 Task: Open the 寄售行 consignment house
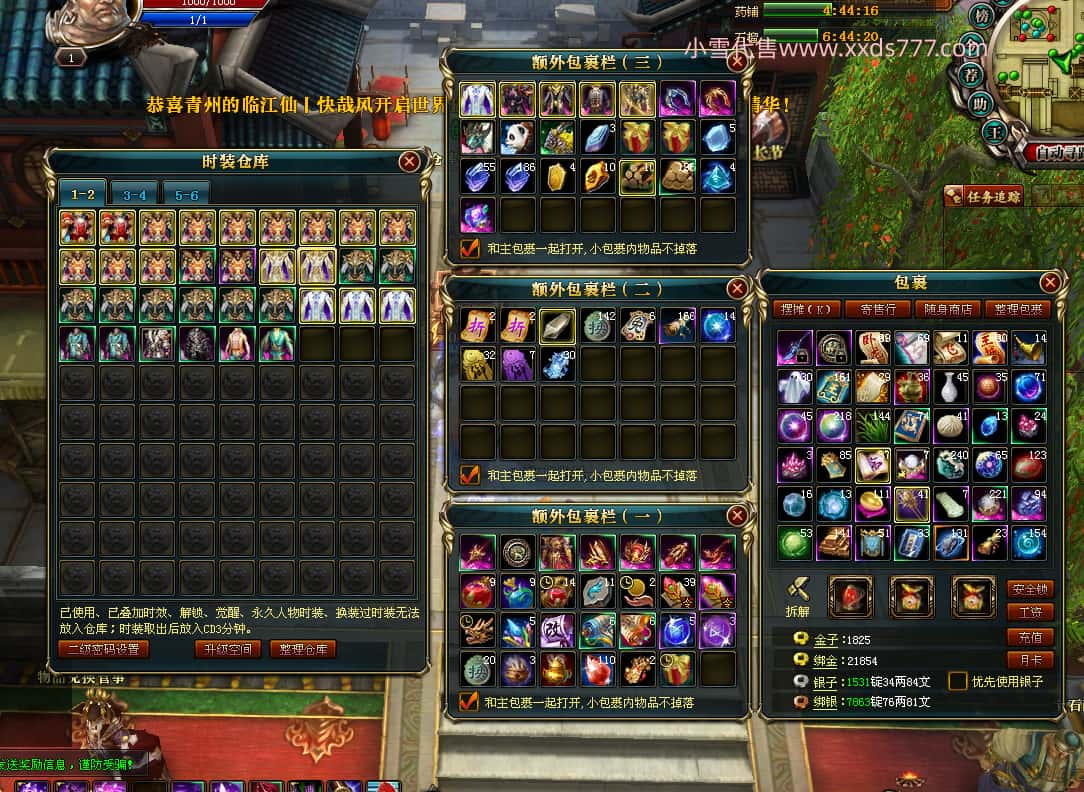(x=876, y=309)
